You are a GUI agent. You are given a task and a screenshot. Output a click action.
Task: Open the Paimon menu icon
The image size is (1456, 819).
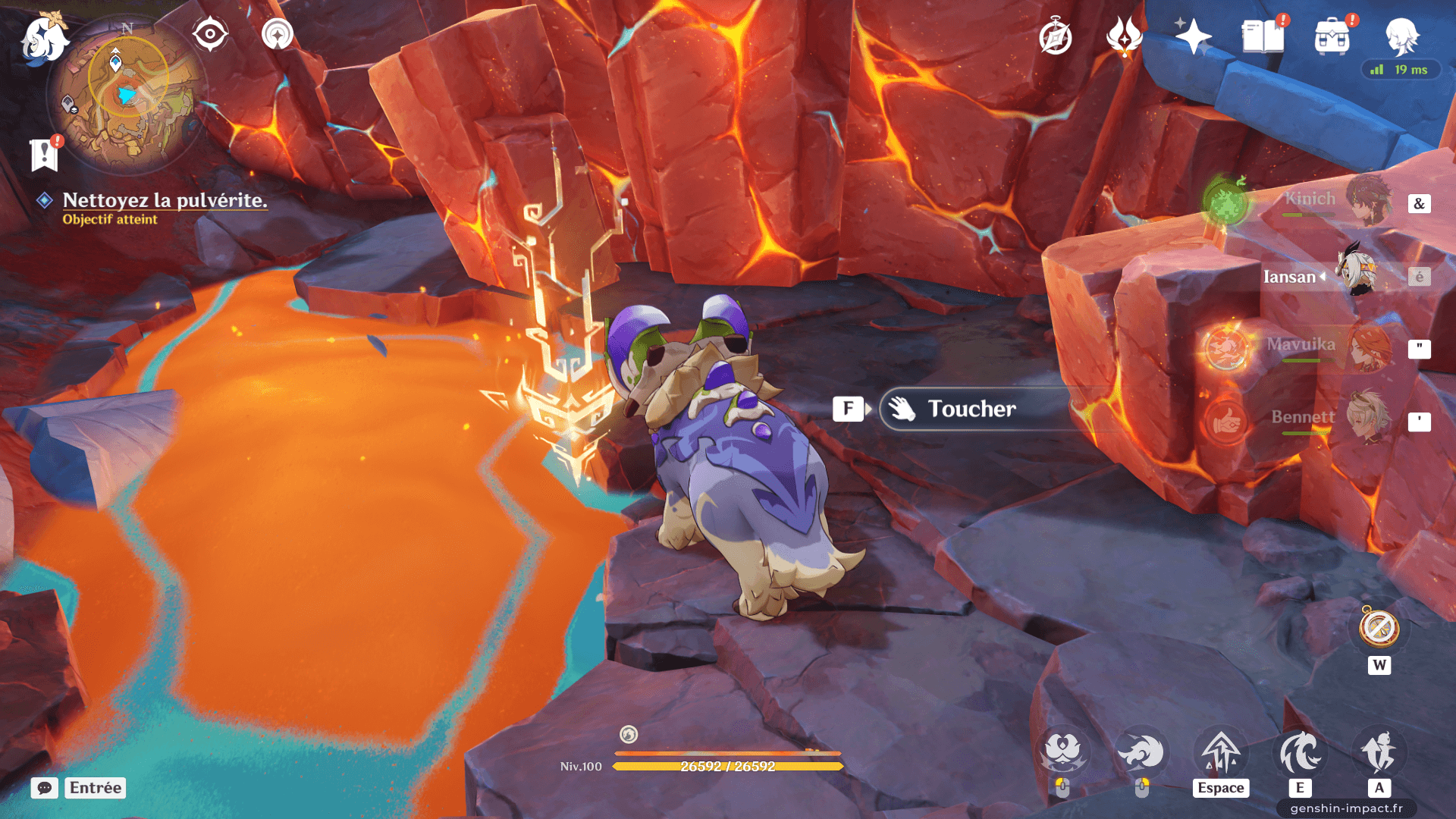tap(44, 39)
